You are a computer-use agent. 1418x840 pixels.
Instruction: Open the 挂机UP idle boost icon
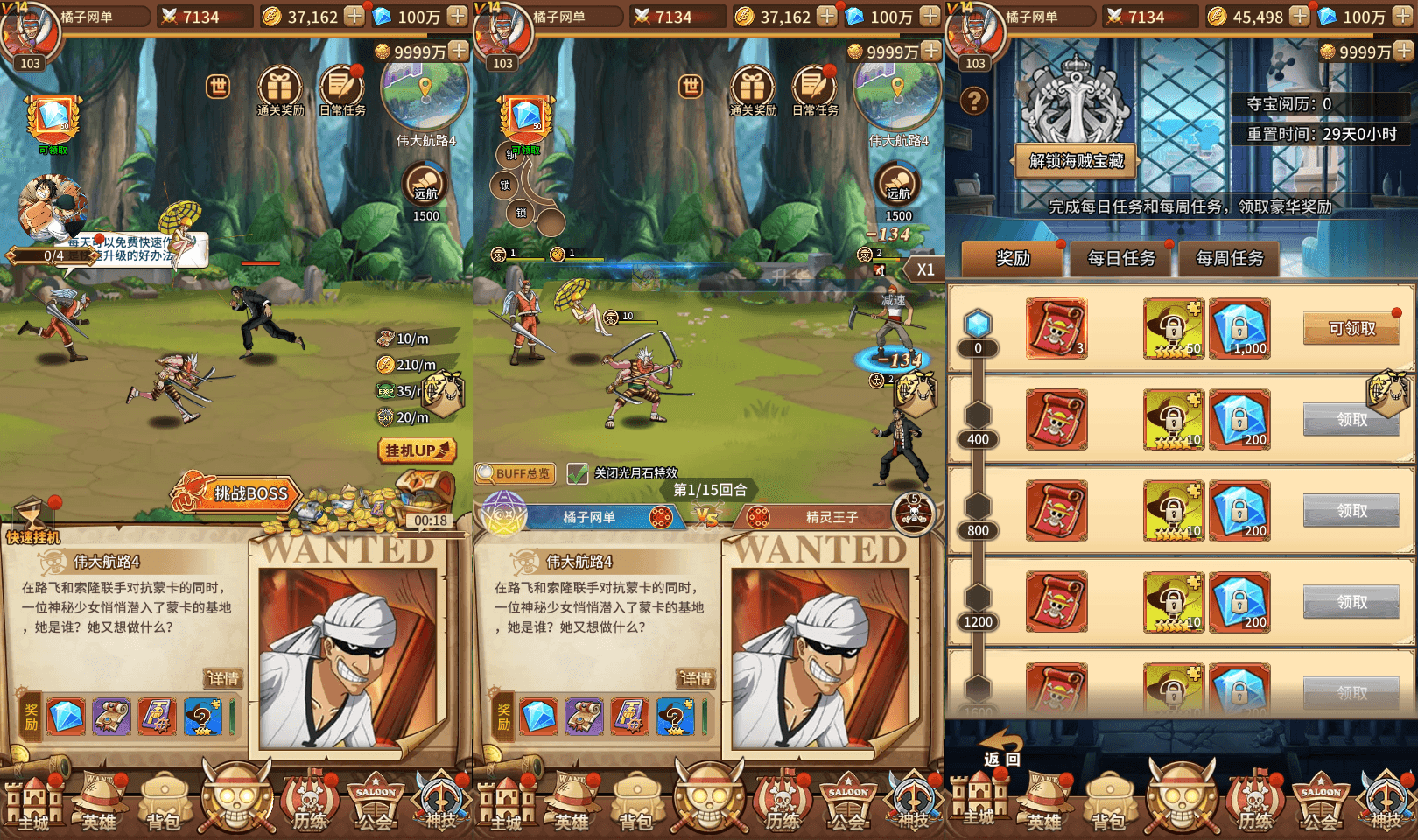point(416,448)
